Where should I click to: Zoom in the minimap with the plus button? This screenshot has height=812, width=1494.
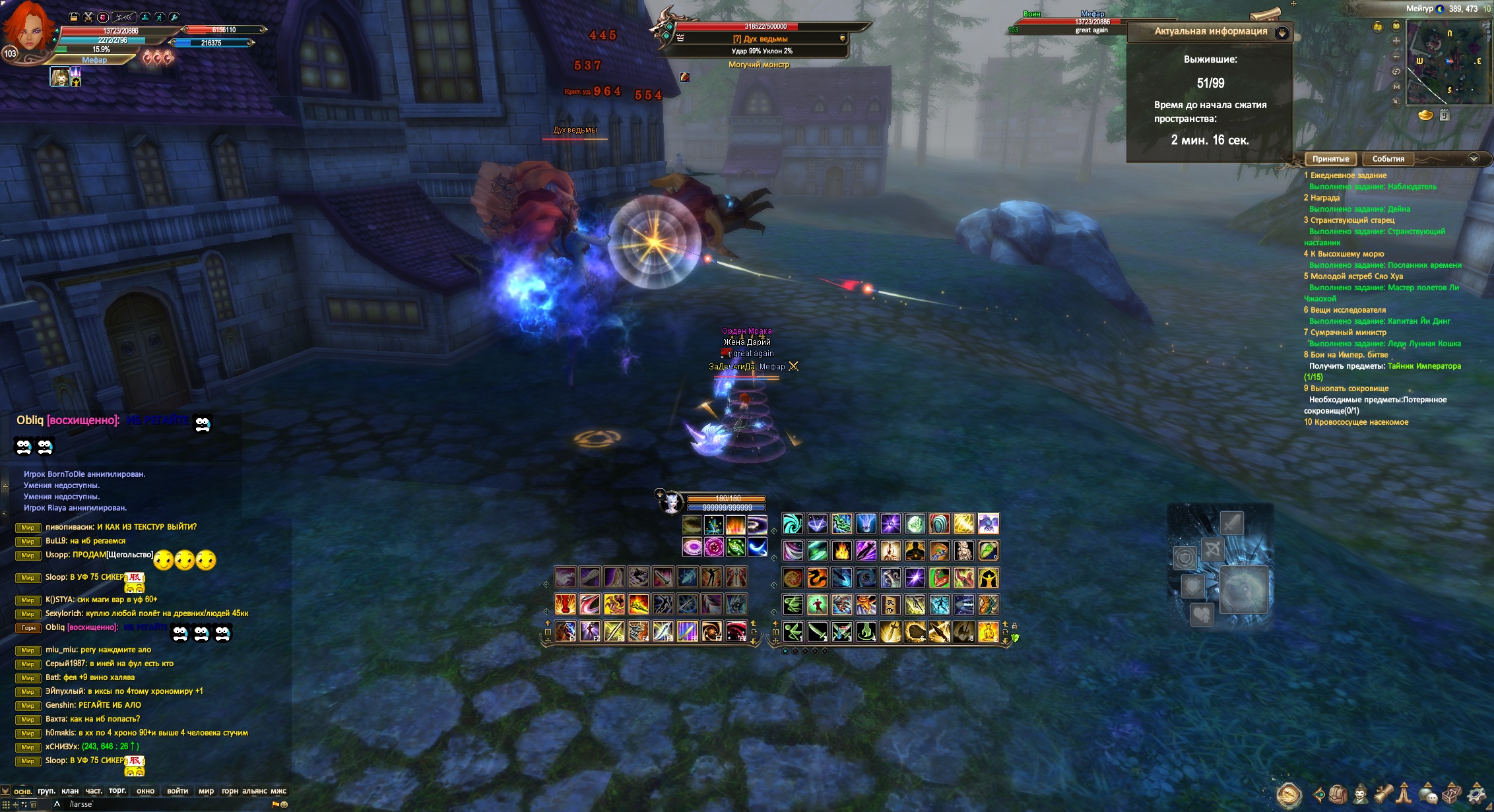1396,41
